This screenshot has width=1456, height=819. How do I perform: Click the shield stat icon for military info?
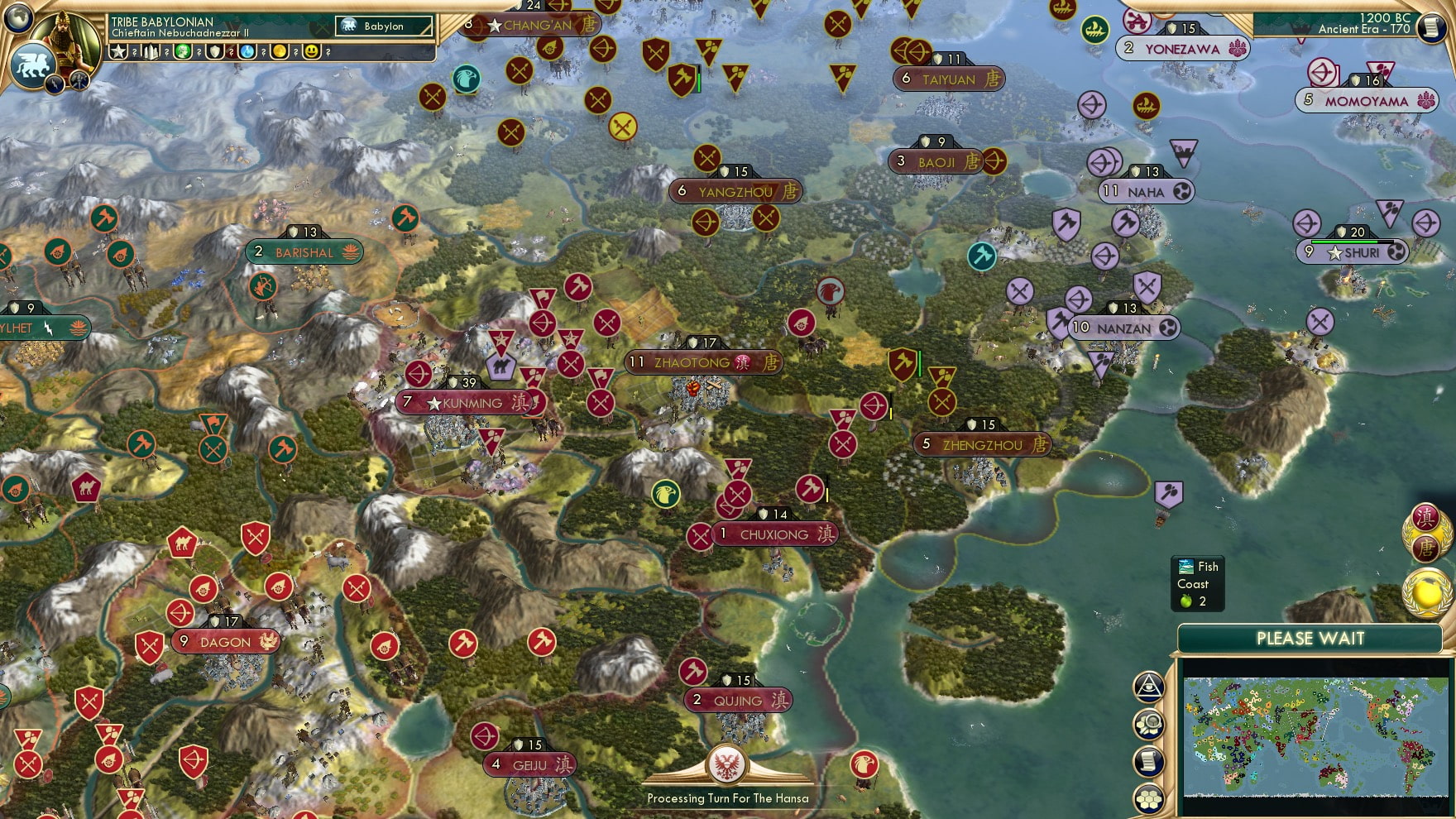pyautogui.click(x=214, y=51)
